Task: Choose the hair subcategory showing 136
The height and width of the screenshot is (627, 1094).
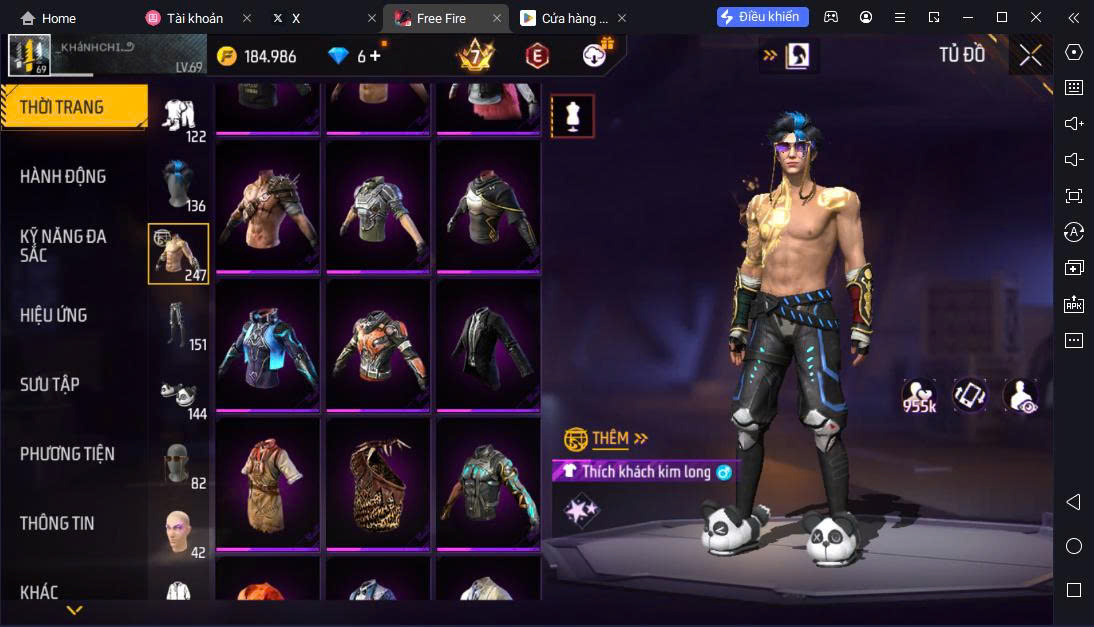Action: [179, 185]
